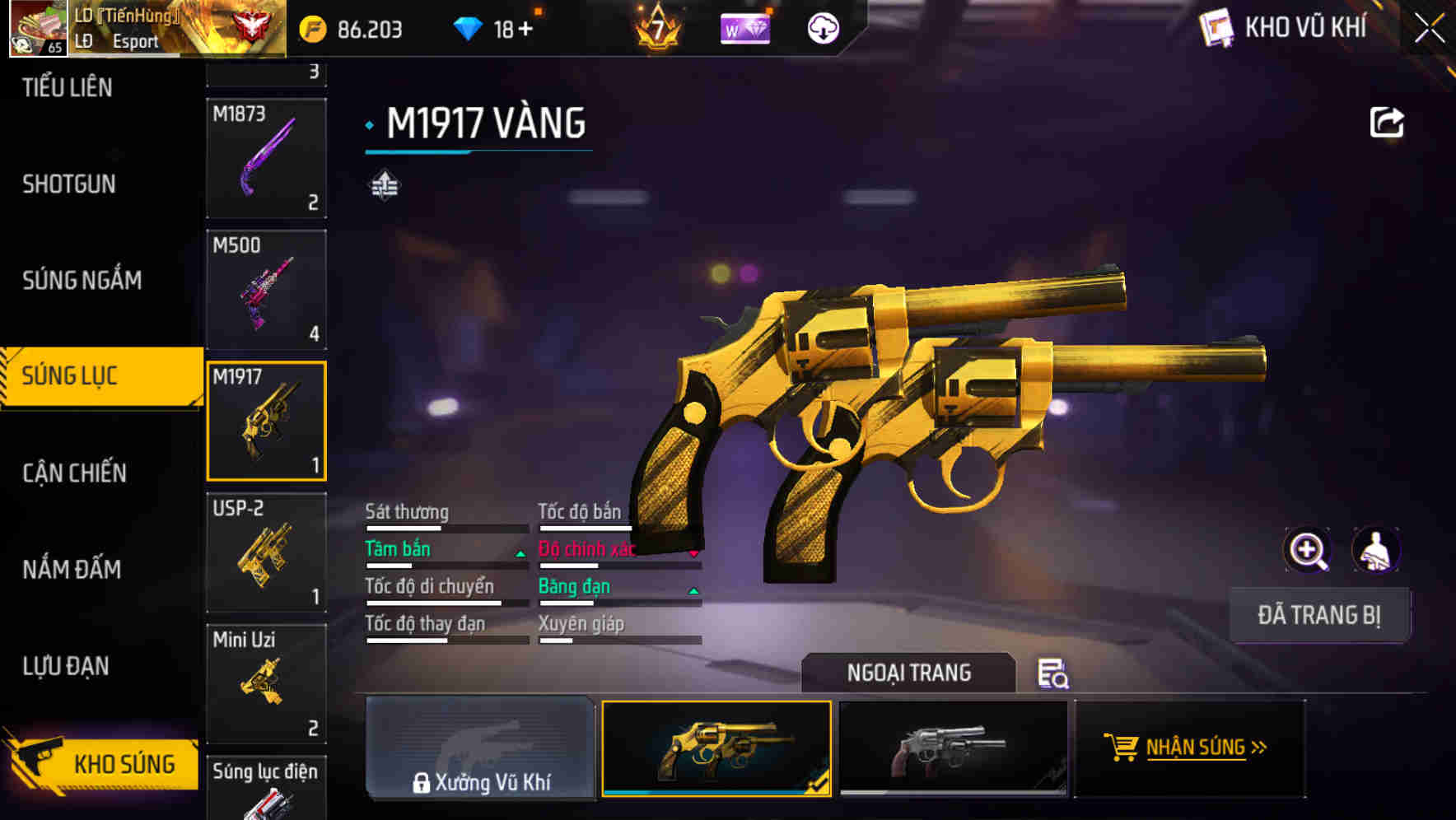The width and height of the screenshot is (1456, 820).
Task: Open the SHOTGUN category
Action: (68, 184)
